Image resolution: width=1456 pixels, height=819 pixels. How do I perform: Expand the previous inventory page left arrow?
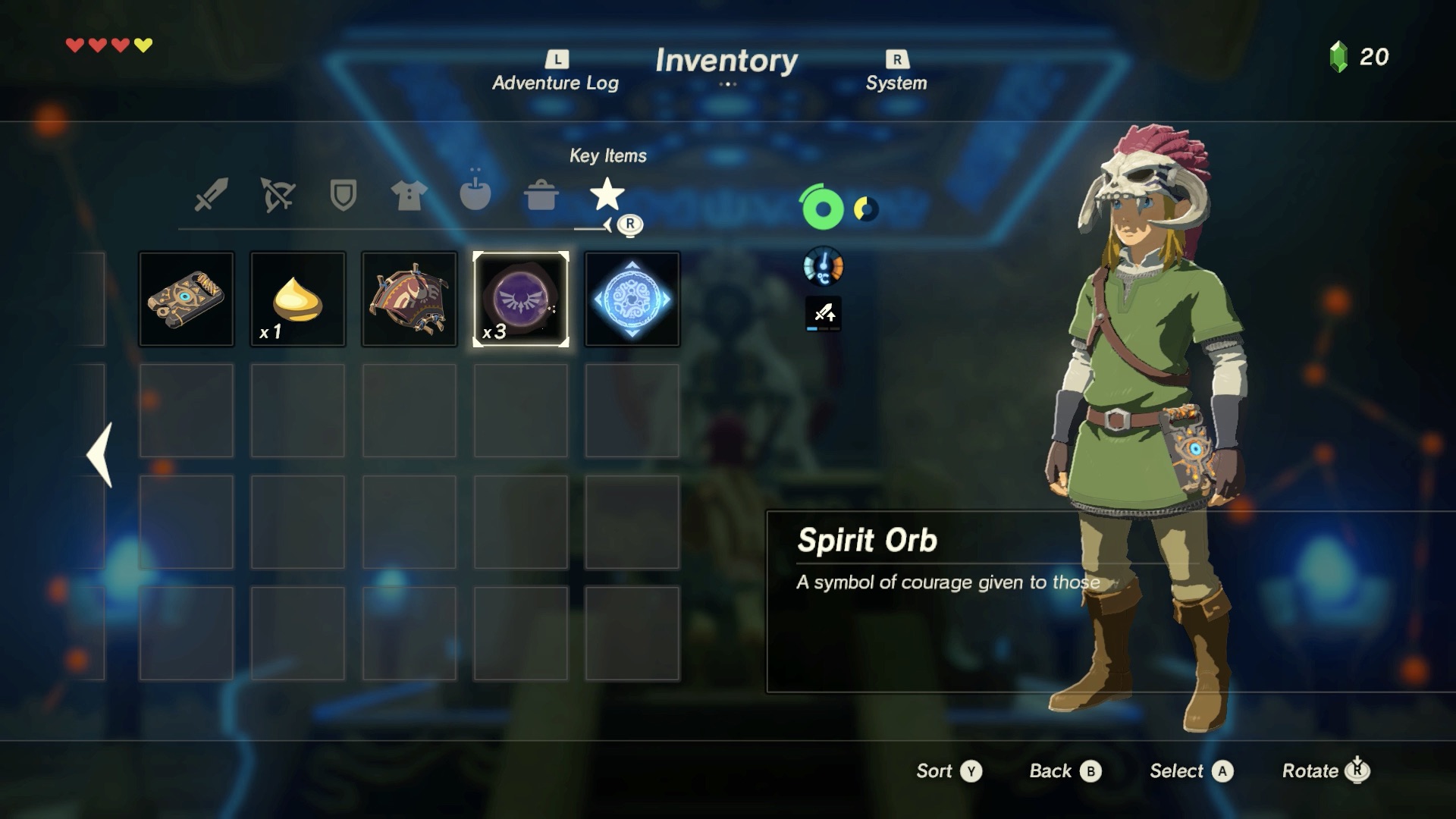coord(99,455)
